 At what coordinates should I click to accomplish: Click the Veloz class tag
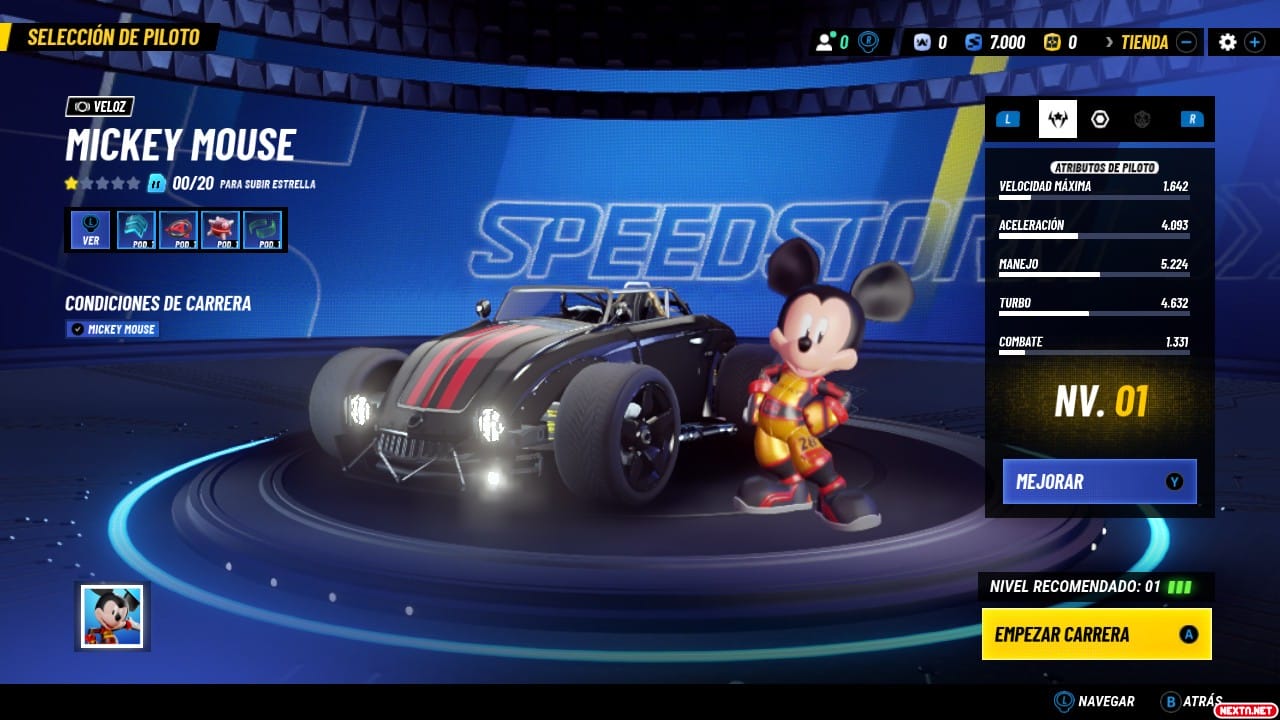(x=100, y=106)
